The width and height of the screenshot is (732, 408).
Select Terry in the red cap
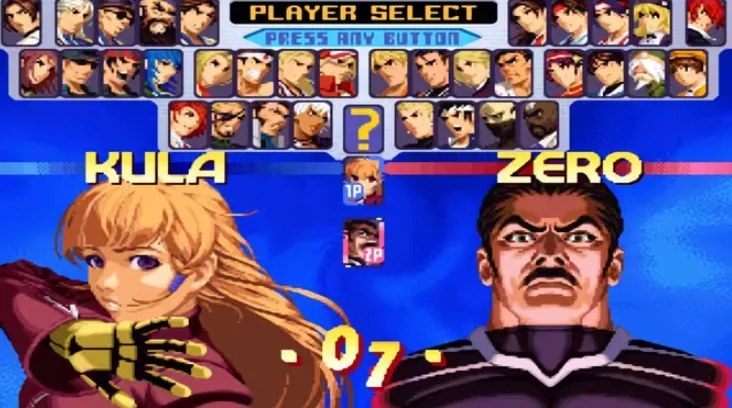(x=337, y=72)
